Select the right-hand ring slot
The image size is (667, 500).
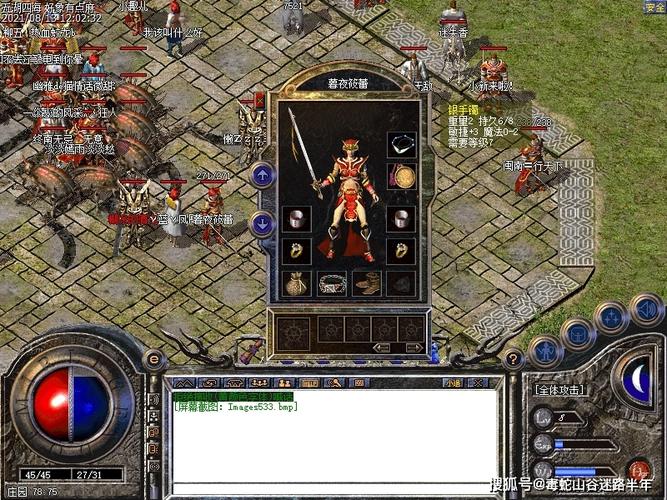[x=401, y=250]
